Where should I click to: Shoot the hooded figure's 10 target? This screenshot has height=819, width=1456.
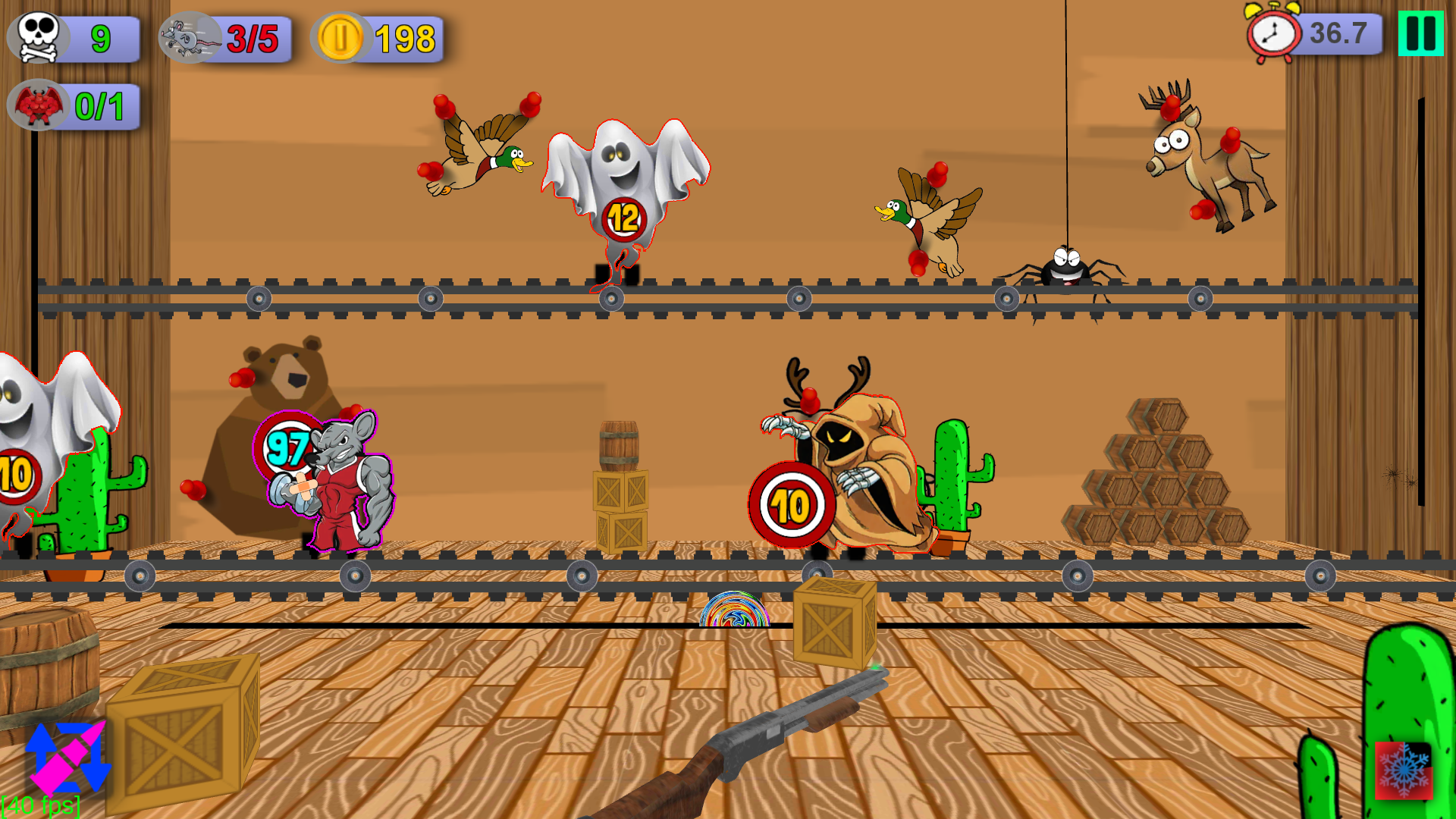point(791,504)
